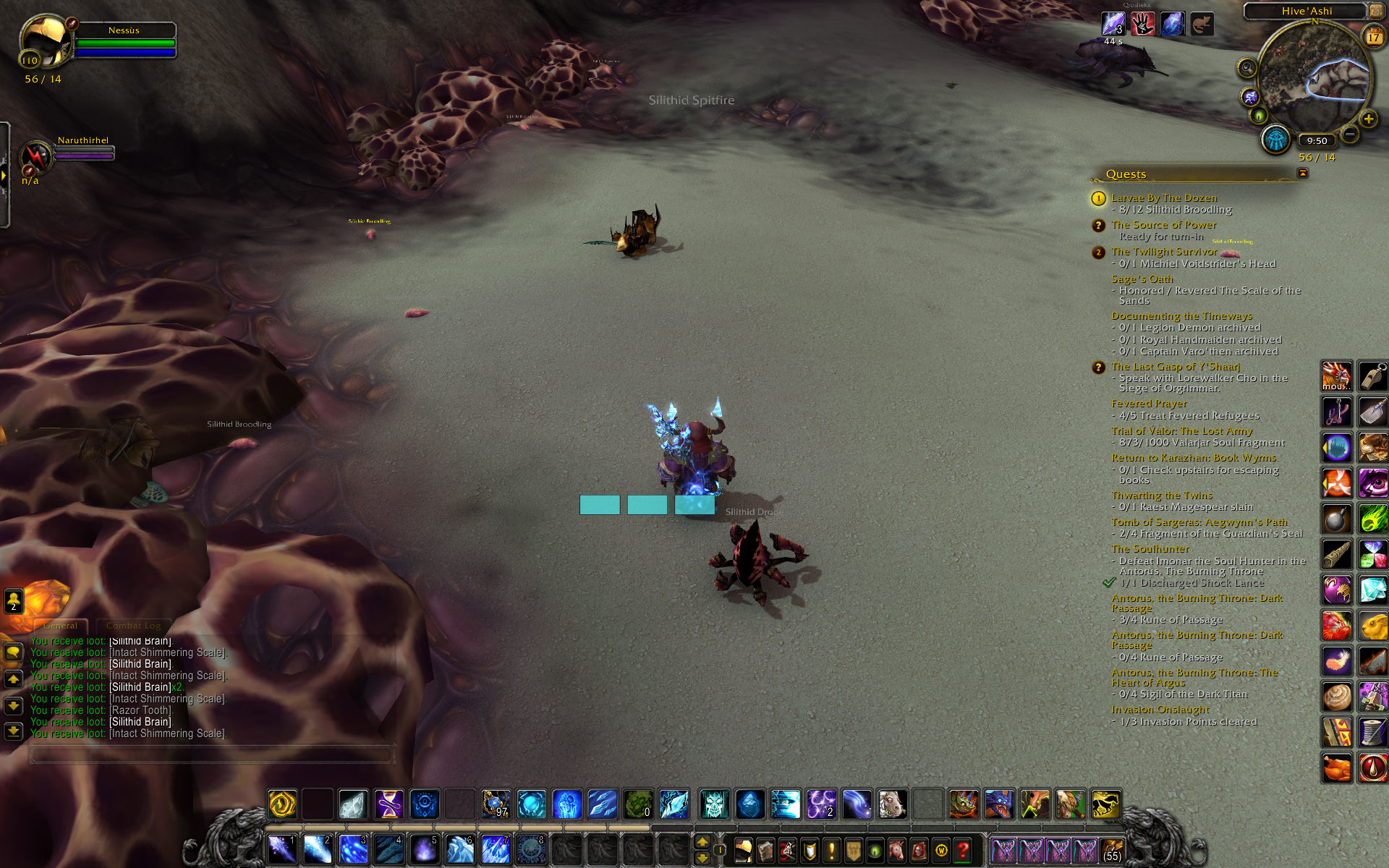Collapse the Quests tracker
The height and width of the screenshot is (868, 1389).
[1303, 174]
